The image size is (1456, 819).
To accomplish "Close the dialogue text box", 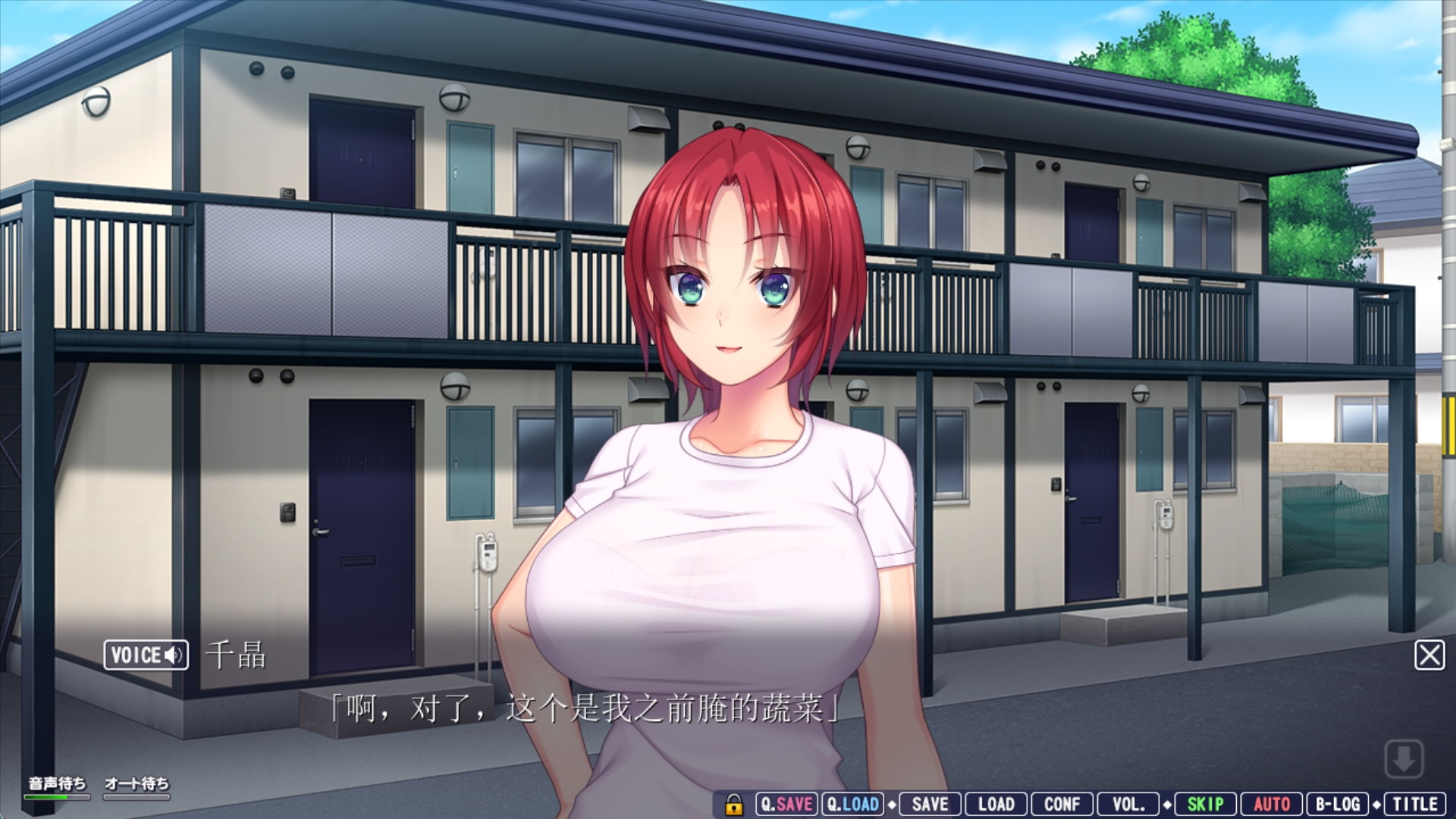I will (1429, 655).
